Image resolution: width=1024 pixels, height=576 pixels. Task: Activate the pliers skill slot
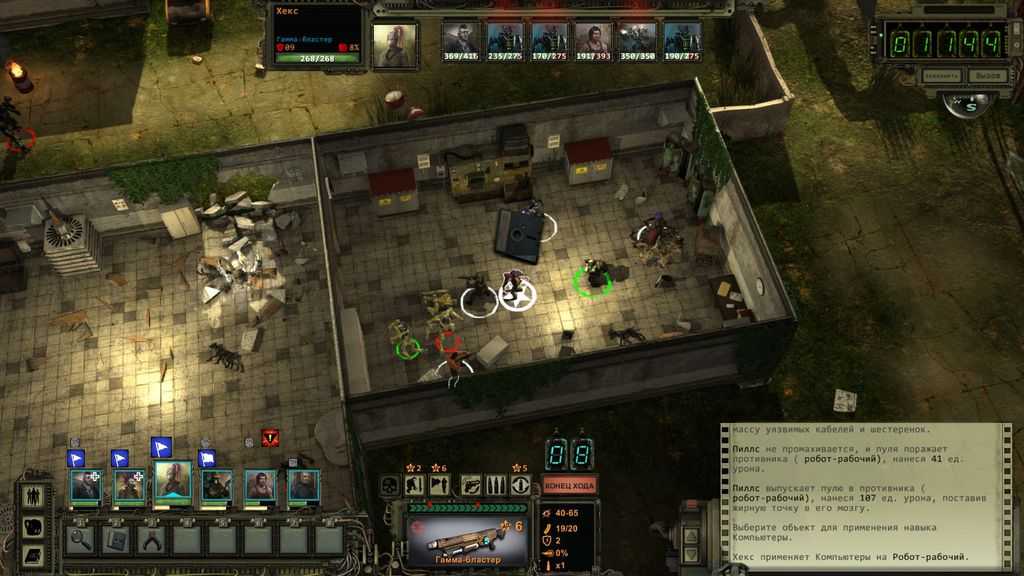pos(152,539)
